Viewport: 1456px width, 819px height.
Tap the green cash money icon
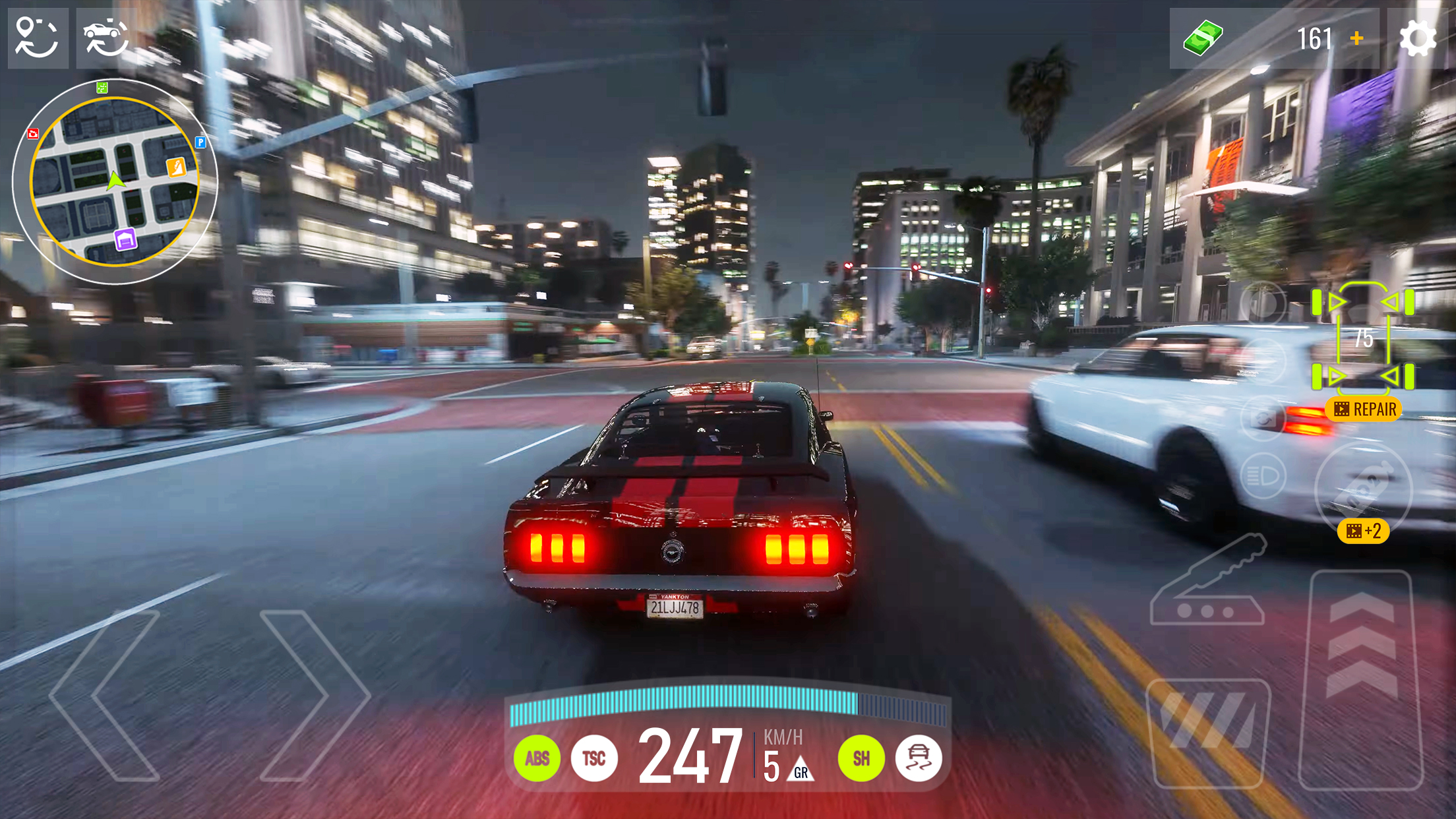pyautogui.click(x=1204, y=36)
